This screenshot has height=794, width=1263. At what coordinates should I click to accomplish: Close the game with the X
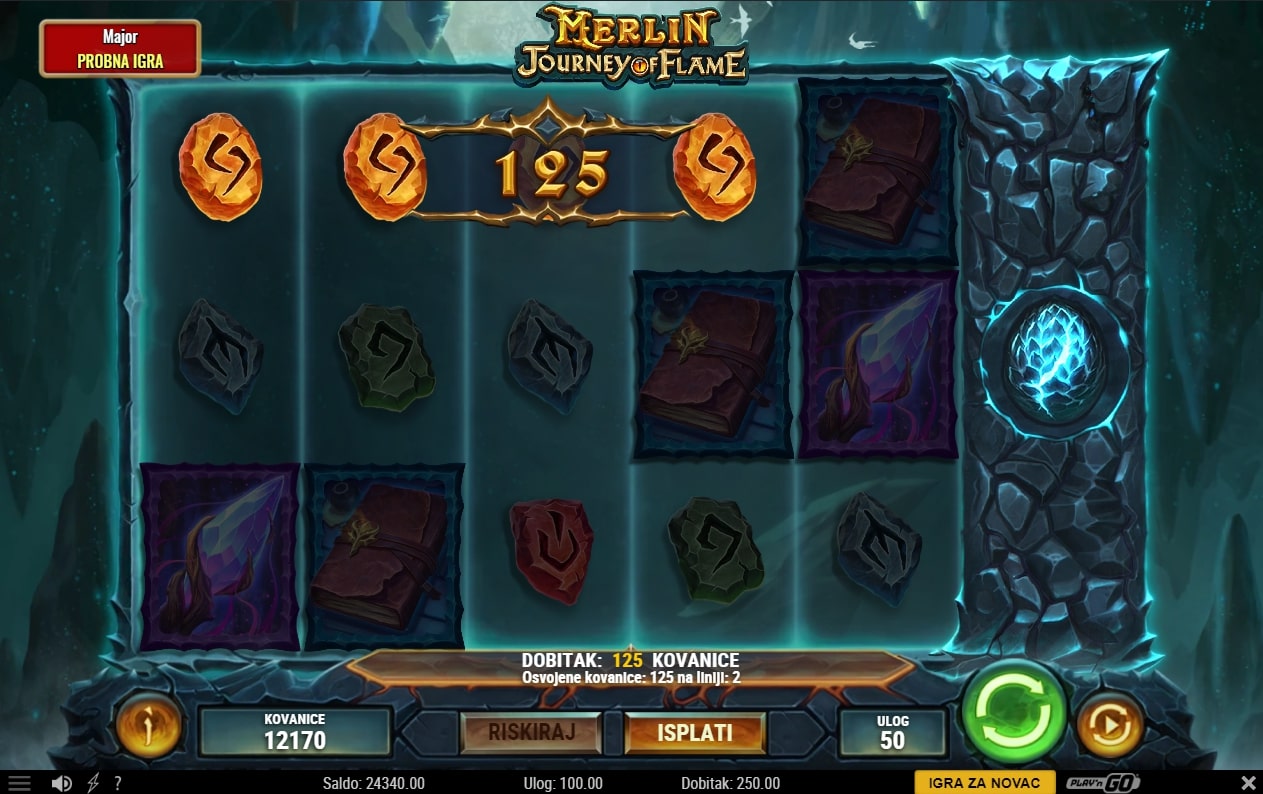click(1248, 783)
